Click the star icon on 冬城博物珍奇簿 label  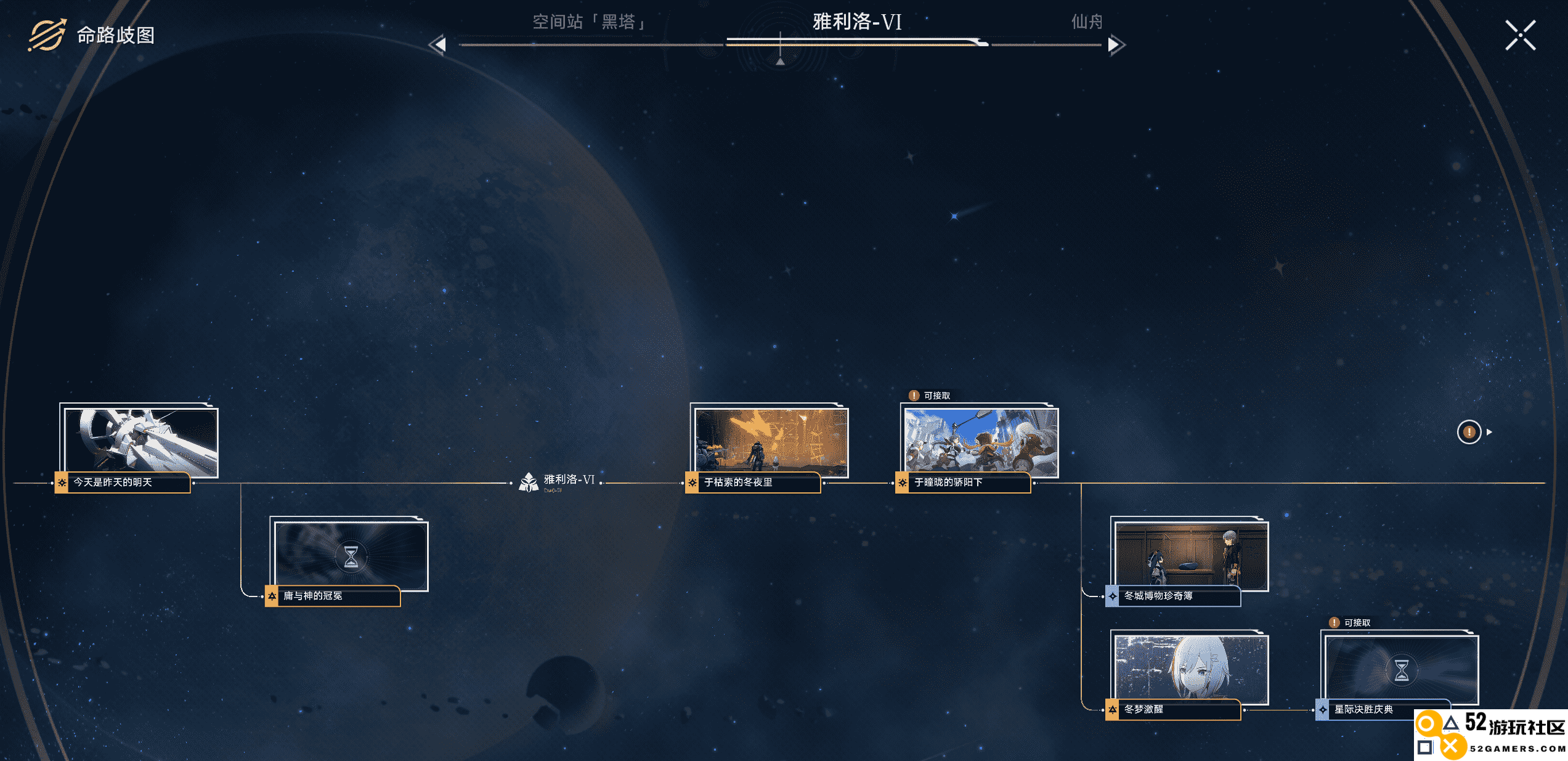(x=1113, y=597)
